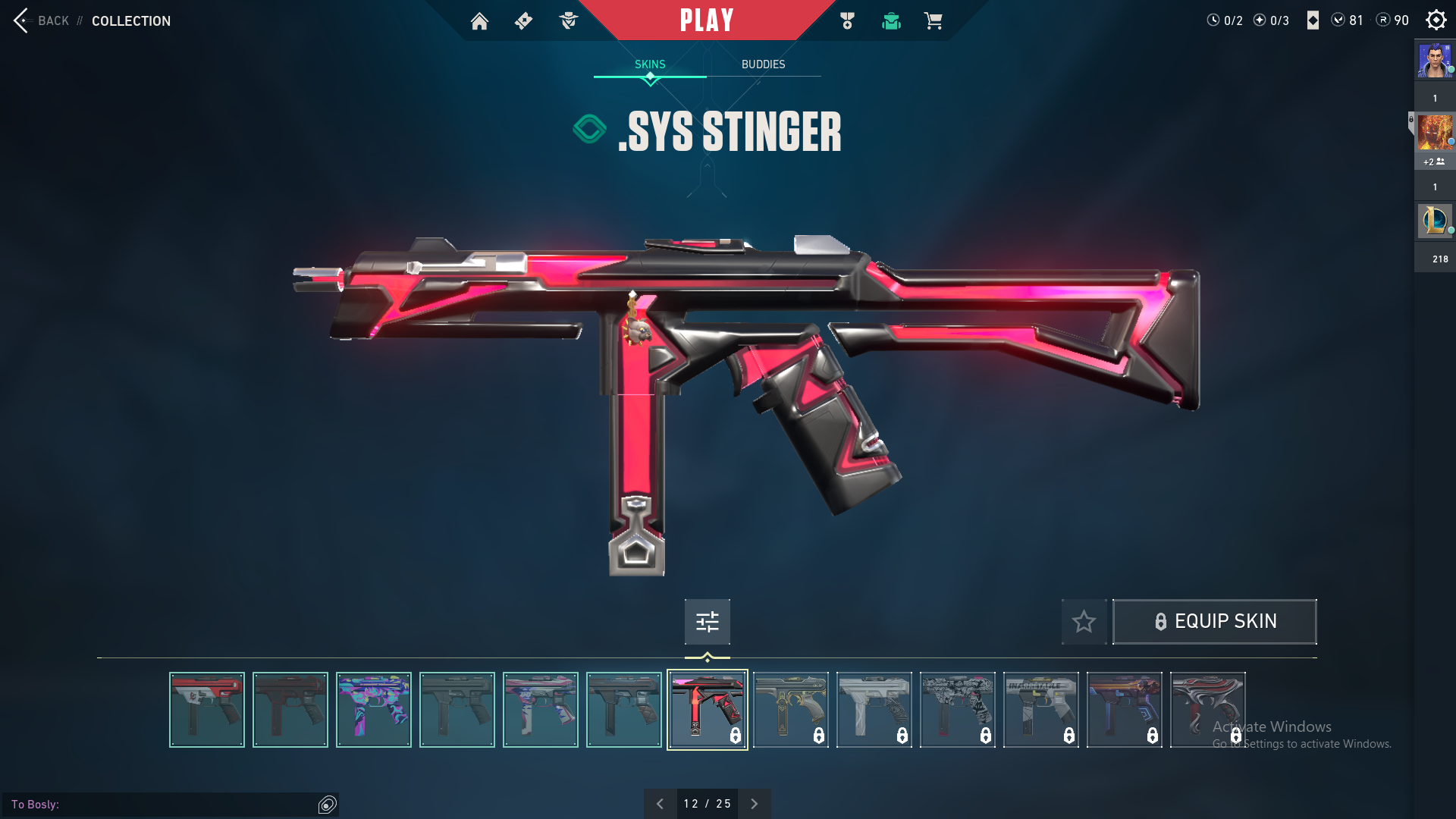Open the battle pass medal icon
Image resolution: width=1456 pixels, height=819 pixels.
point(847,21)
